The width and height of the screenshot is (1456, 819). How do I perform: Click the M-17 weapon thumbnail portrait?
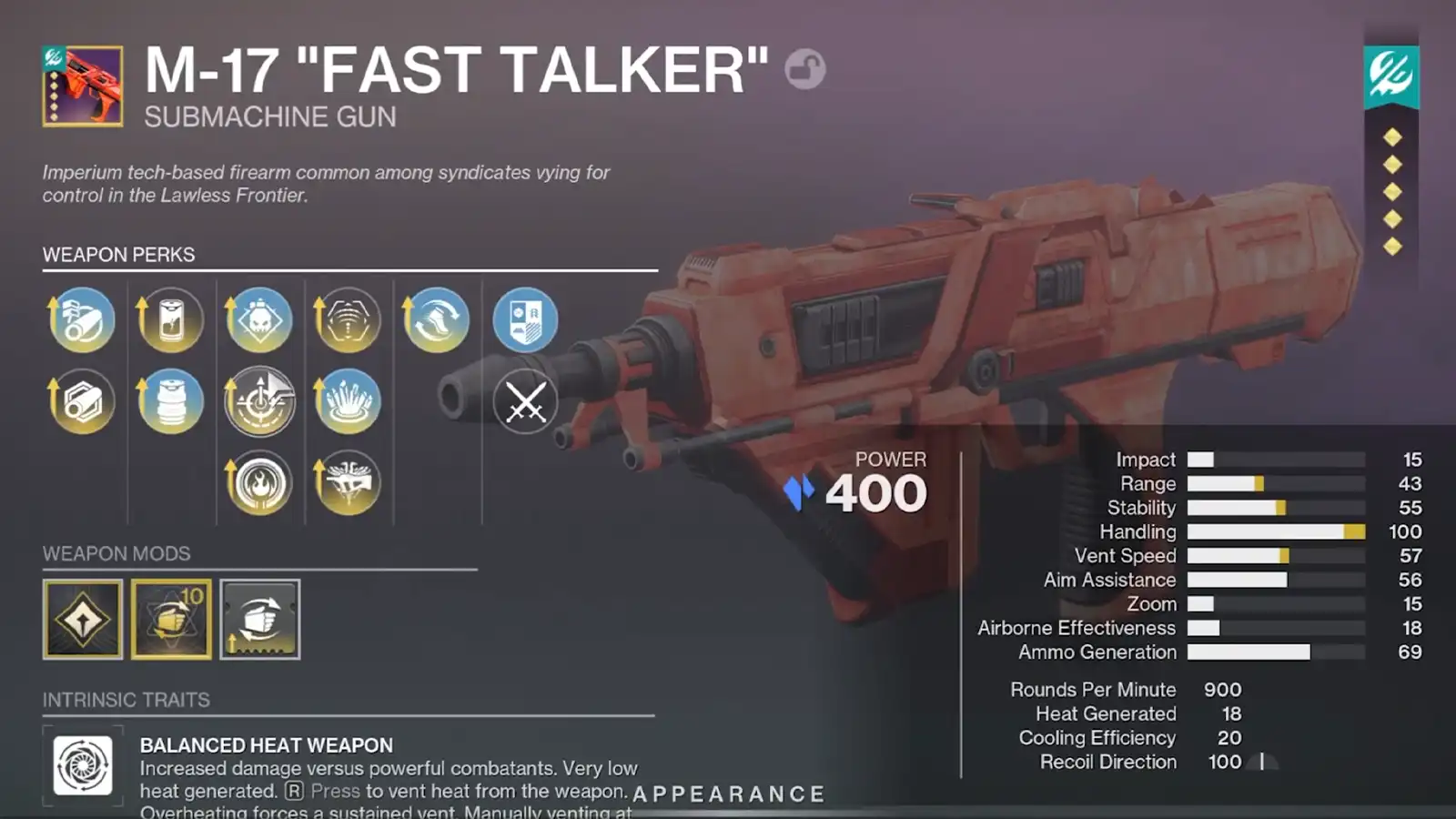point(80,86)
